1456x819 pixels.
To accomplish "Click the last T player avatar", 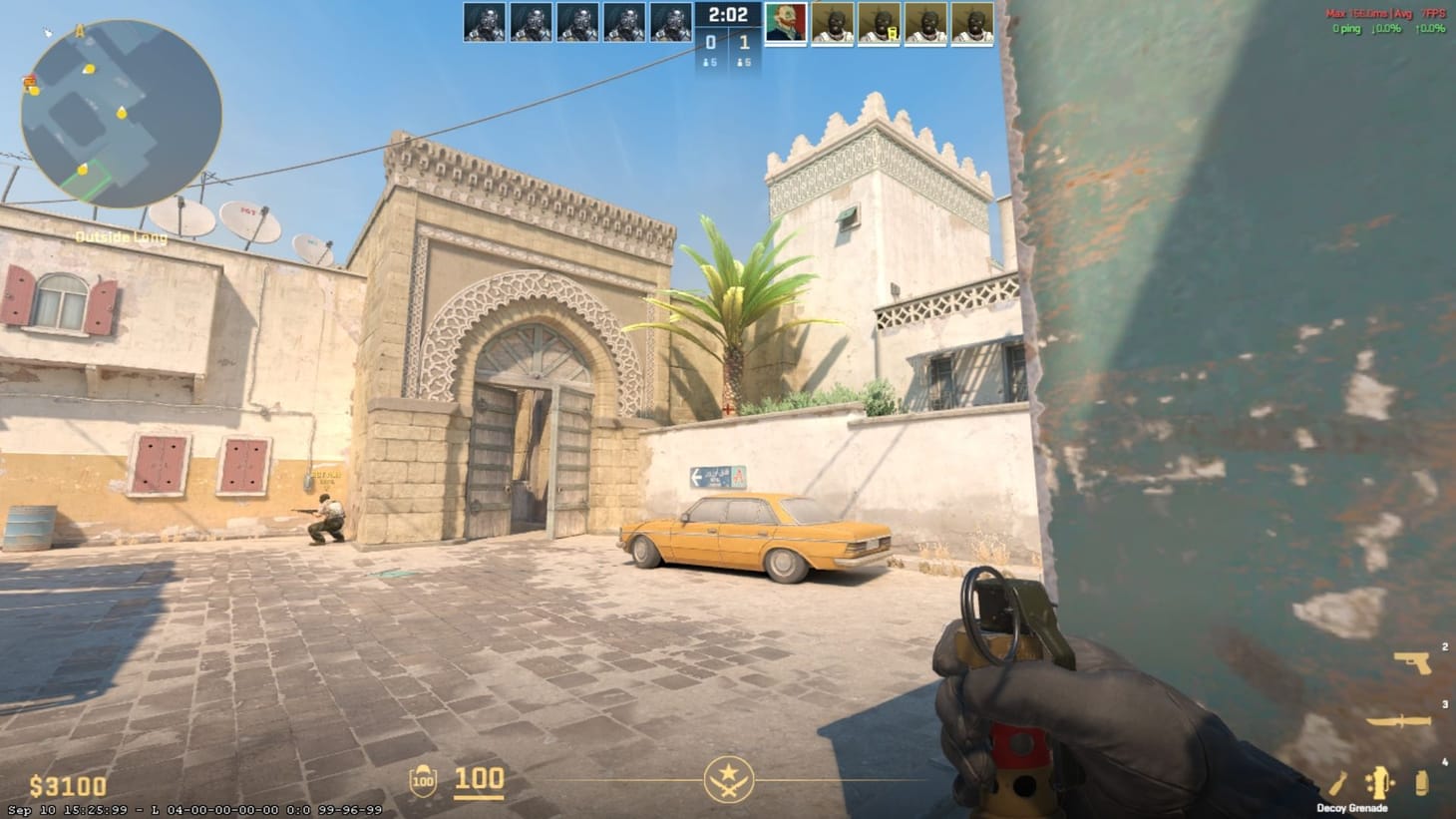I will (972, 22).
